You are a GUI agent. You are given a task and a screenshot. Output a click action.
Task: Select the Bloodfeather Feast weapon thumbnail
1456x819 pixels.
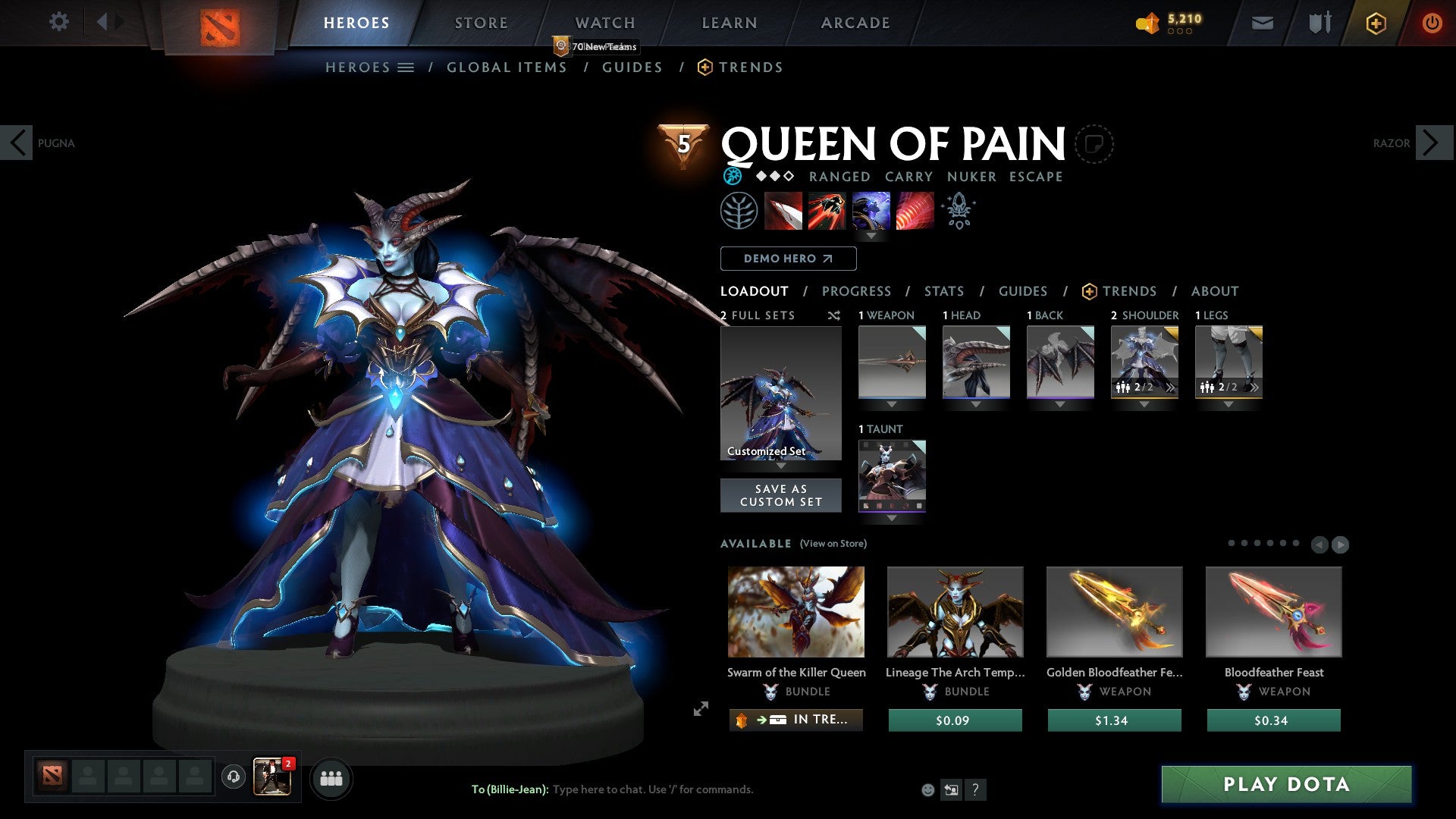[1273, 611]
